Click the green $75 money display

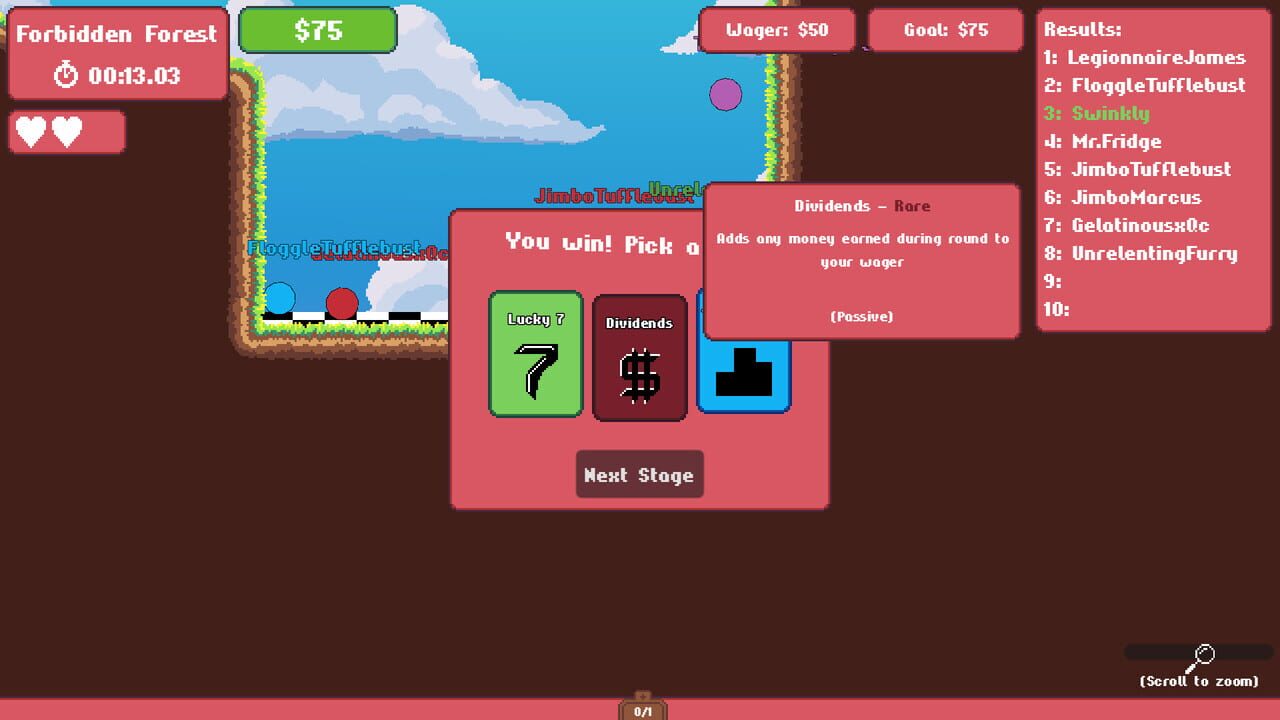(x=317, y=30)
